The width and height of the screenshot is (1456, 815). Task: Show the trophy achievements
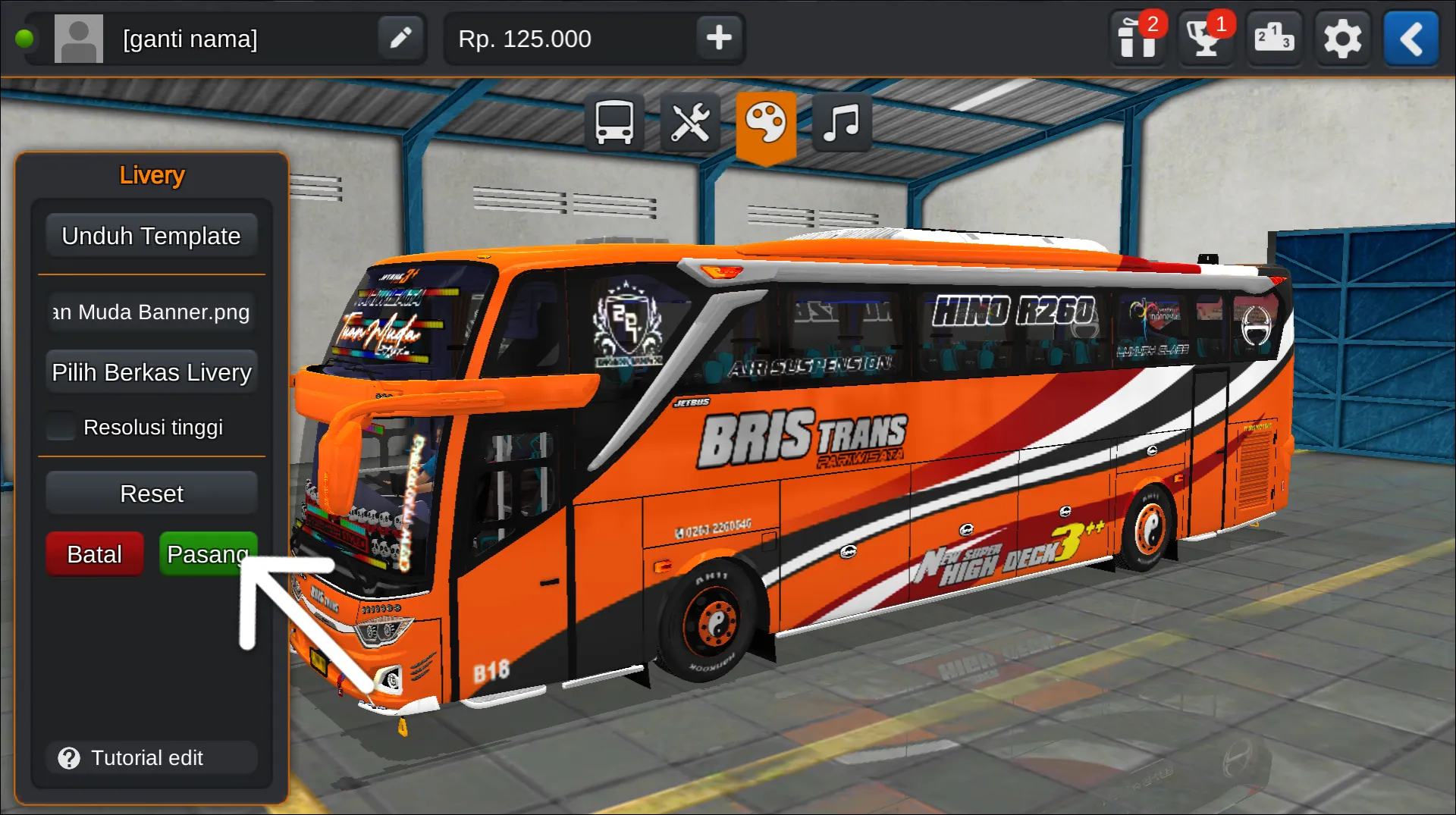(x=1206, y=38)
